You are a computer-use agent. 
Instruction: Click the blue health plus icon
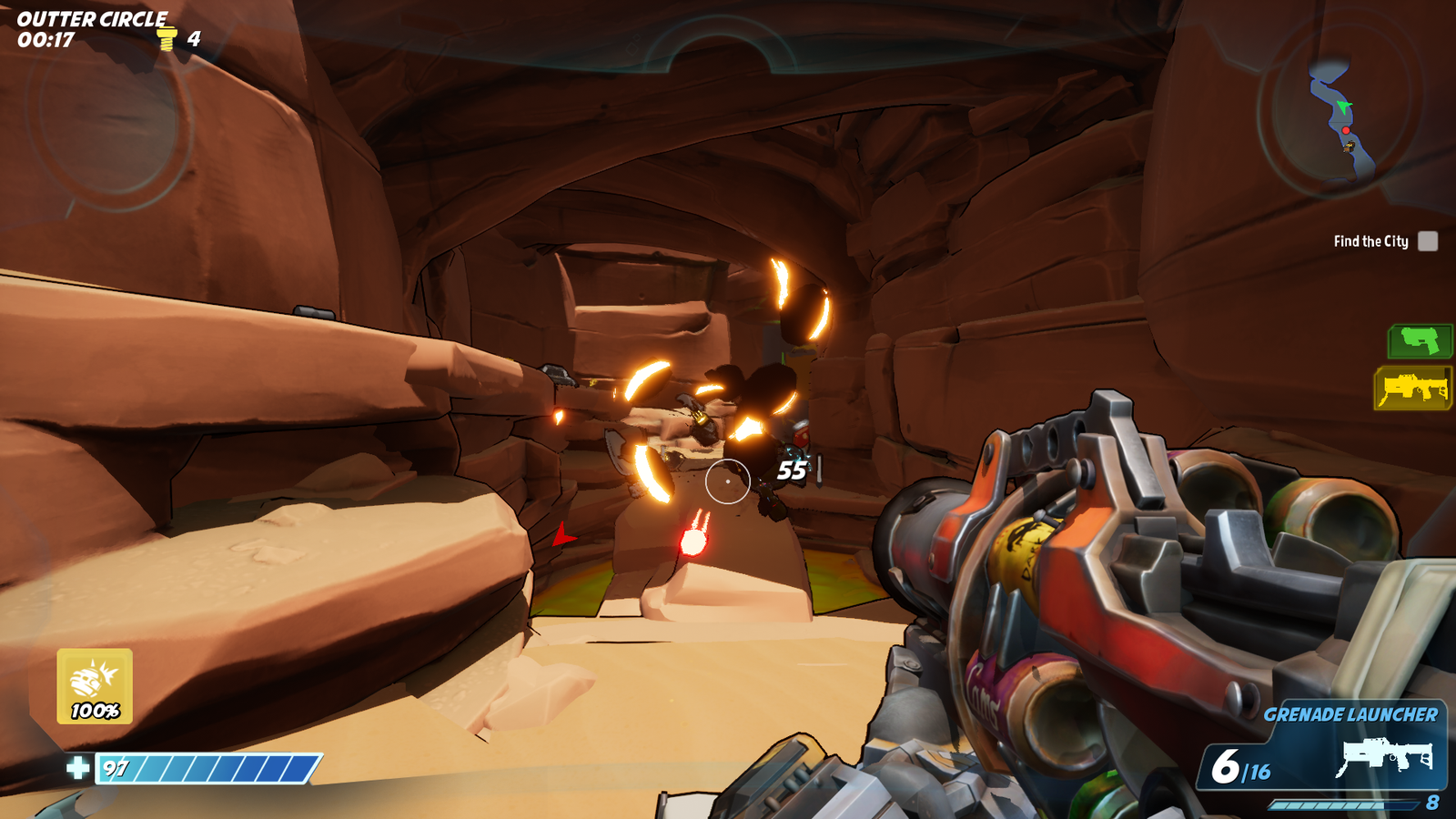[x=76, y=770]
